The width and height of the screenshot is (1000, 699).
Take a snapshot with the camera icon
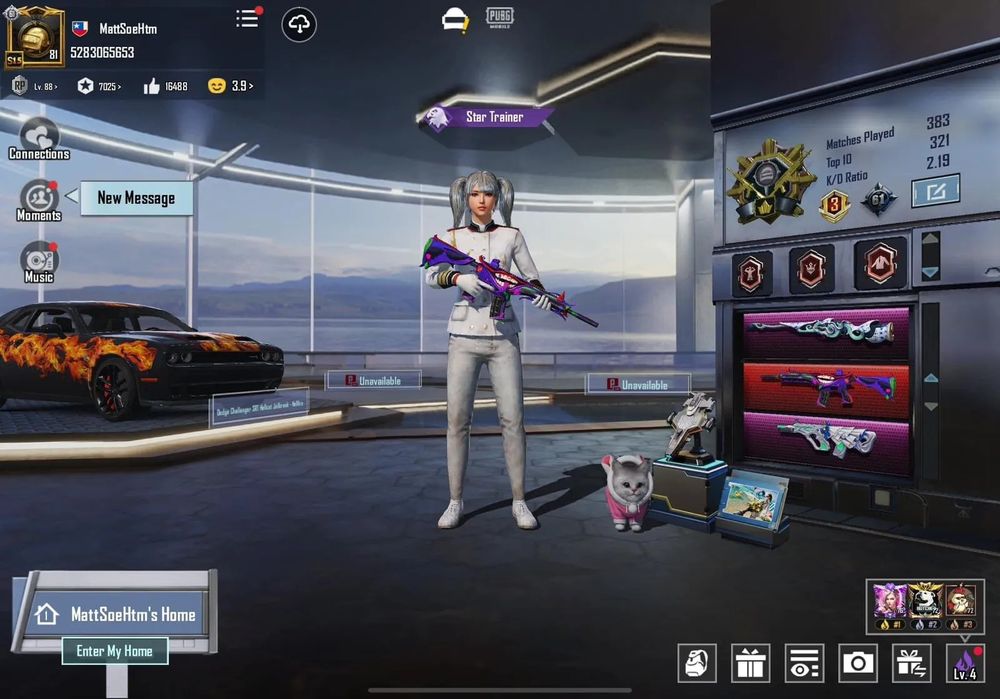(858, 662)
